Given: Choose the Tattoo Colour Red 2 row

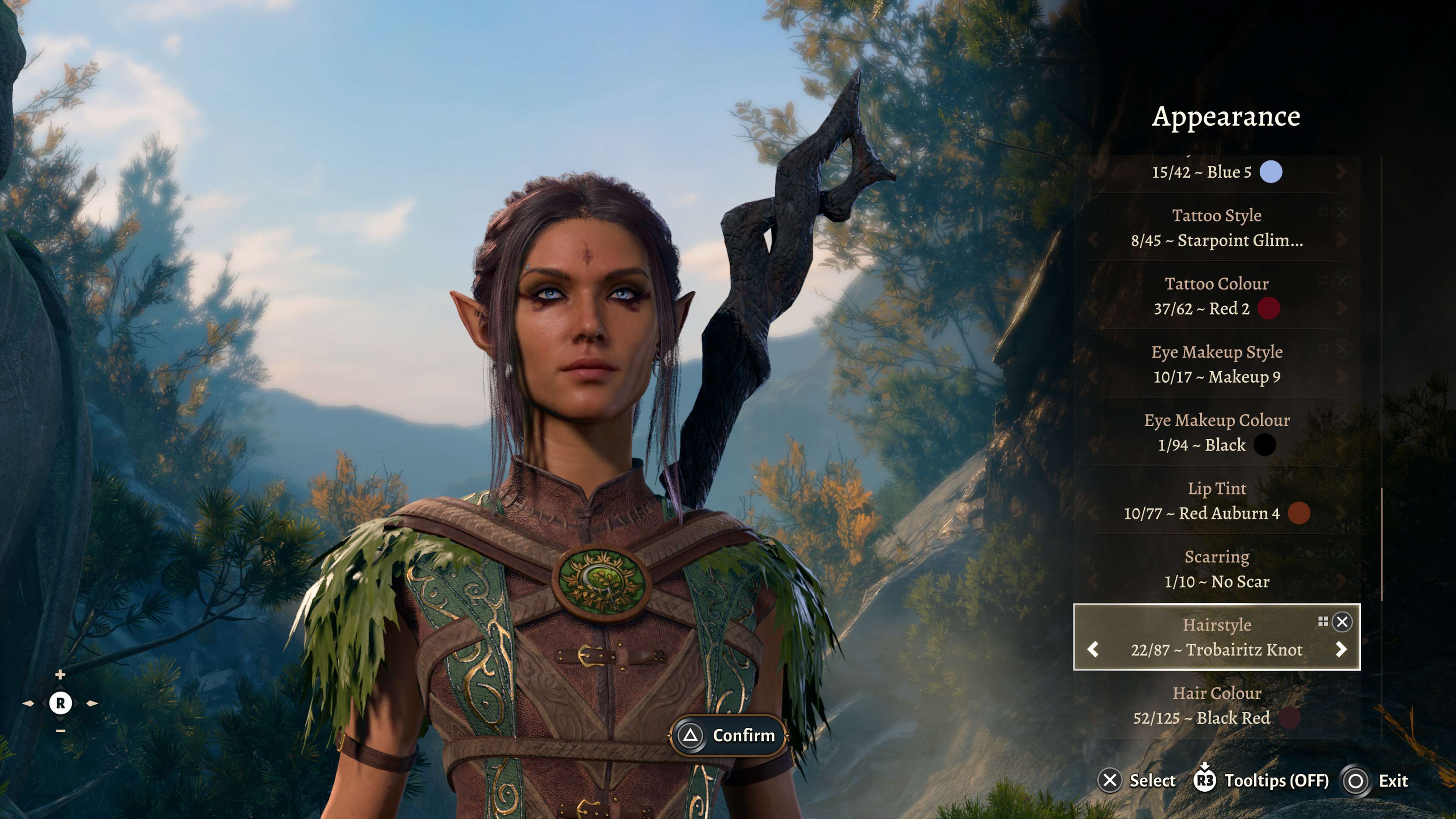Looking at the screenshot, I should coord(1216,296).
